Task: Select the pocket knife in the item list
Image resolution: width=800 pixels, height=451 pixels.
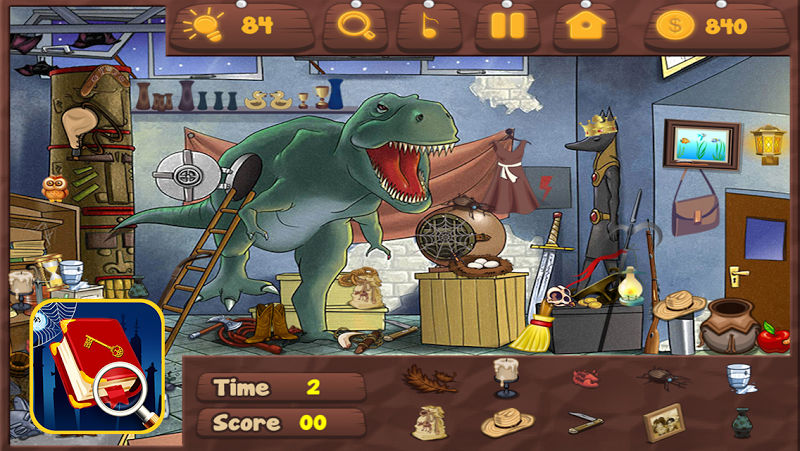Action: 585,422
